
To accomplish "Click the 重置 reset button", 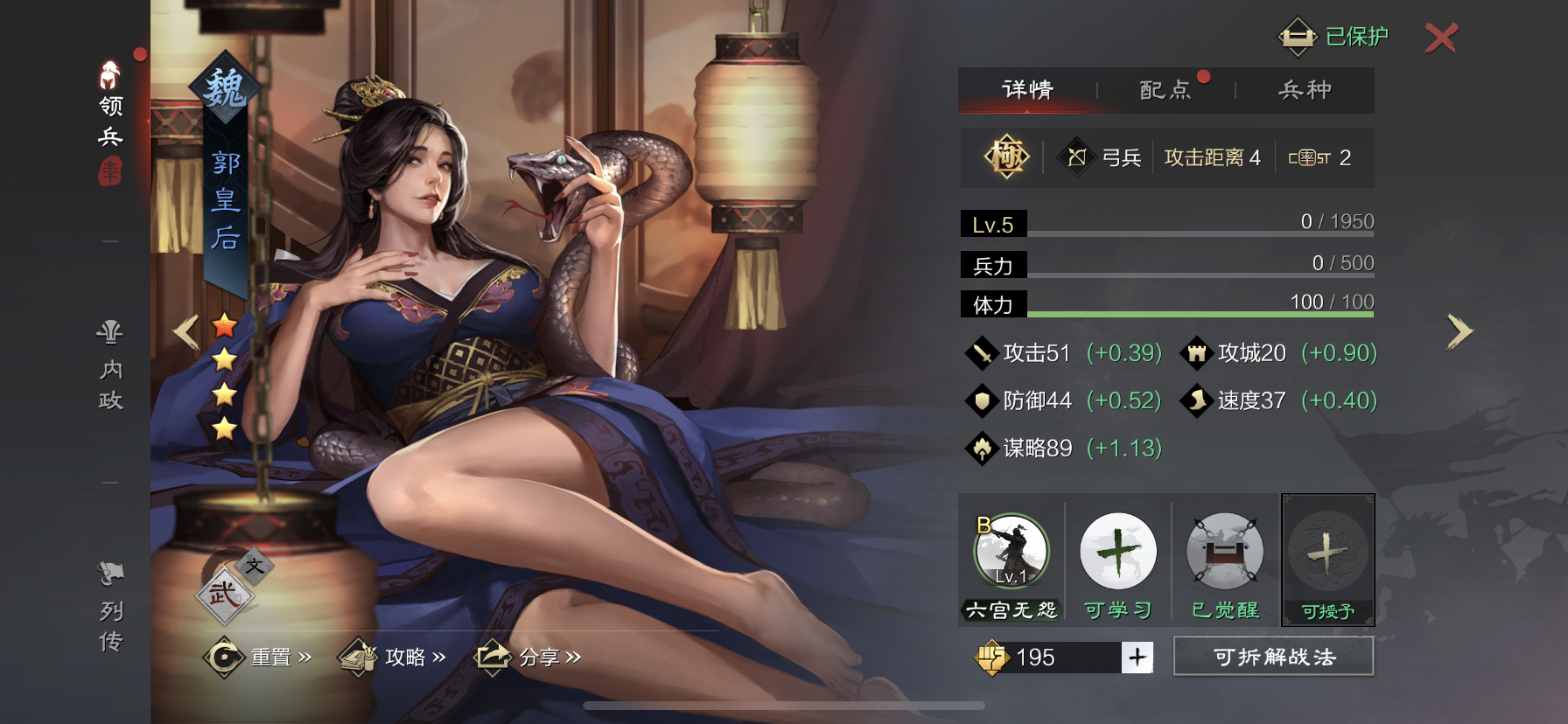I will tap(259, 658).
